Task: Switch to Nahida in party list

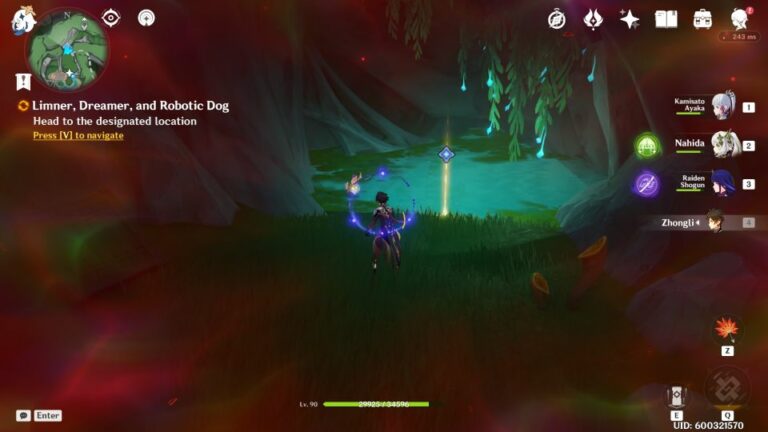Action: pos(723,144)
